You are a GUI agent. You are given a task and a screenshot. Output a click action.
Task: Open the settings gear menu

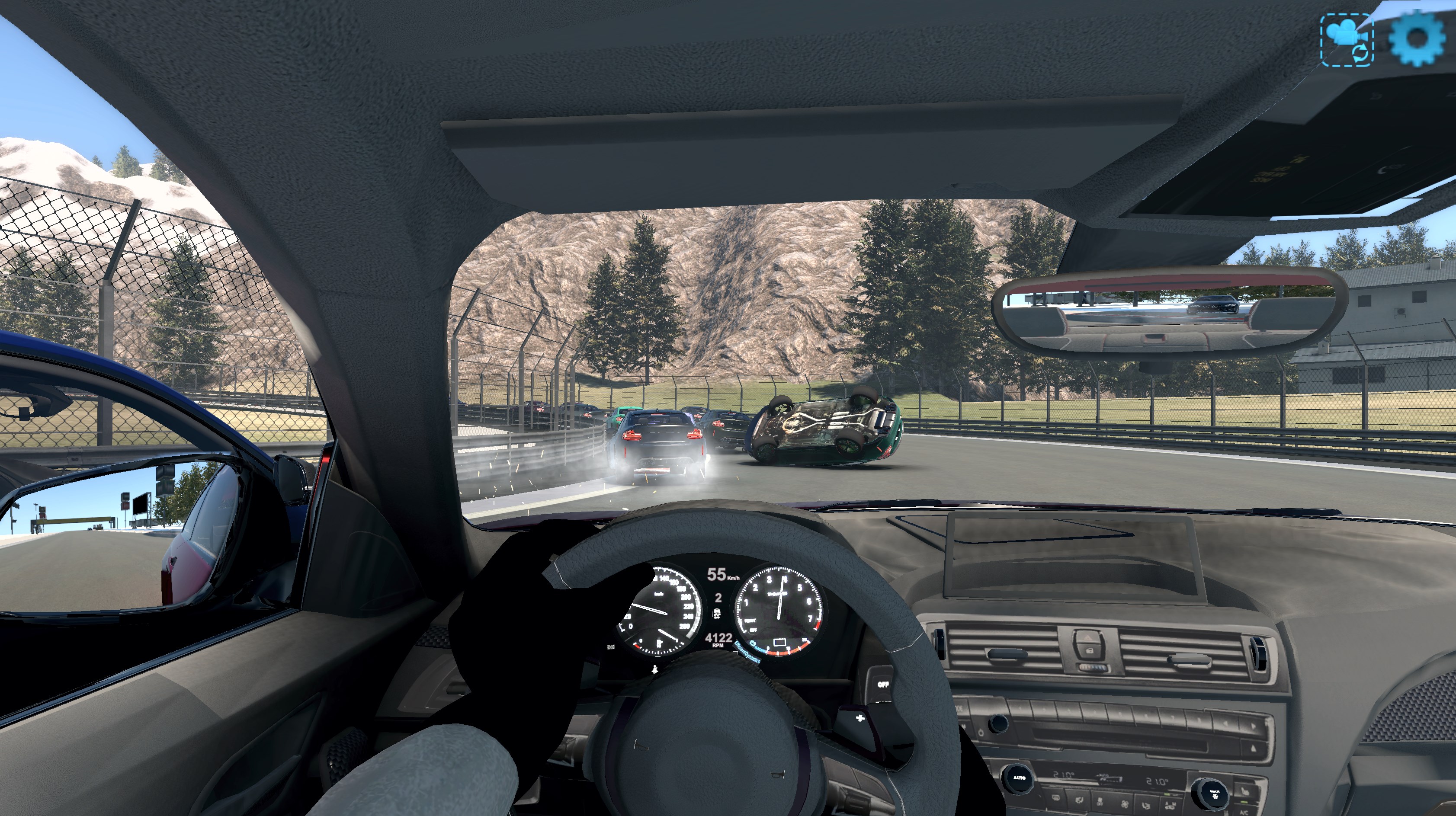pos(1417,38)
